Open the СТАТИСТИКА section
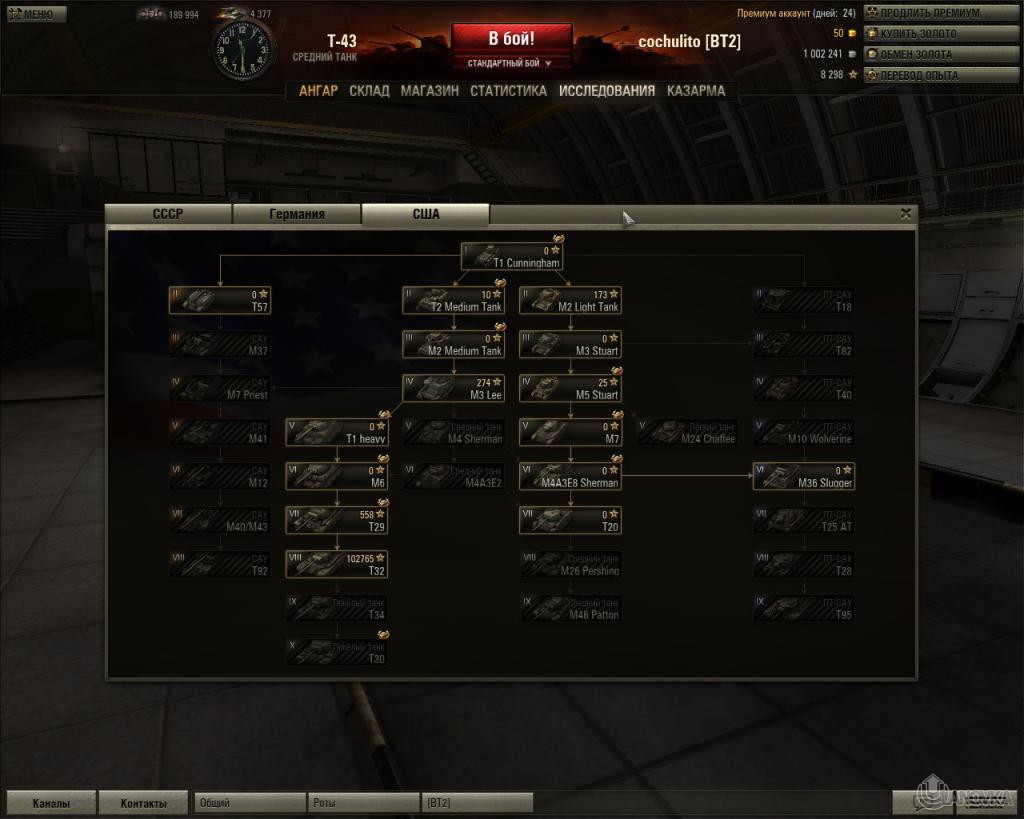This screenshot has width=1024, height=819. (508, 90)
